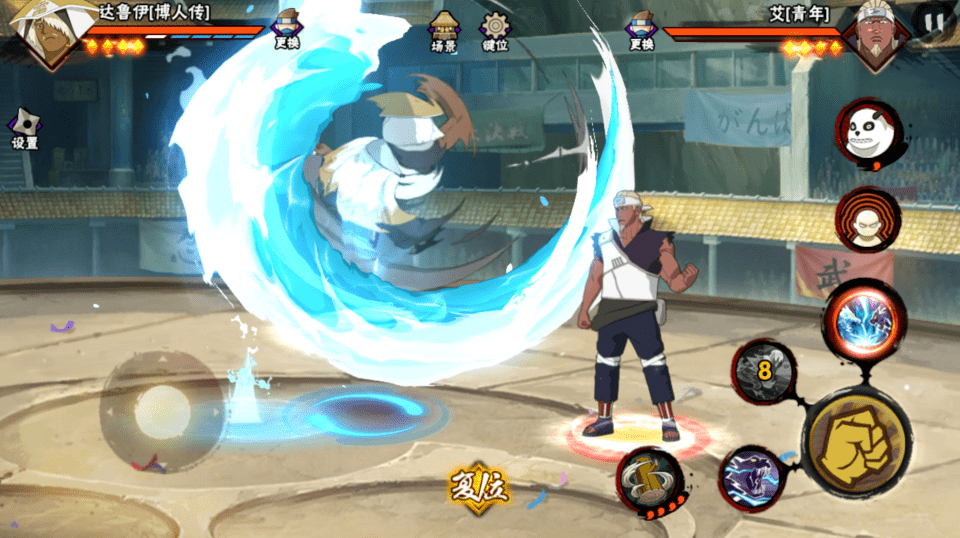Open the 键位 gear key layout settings
960x538 pixels.
(494, 30)
